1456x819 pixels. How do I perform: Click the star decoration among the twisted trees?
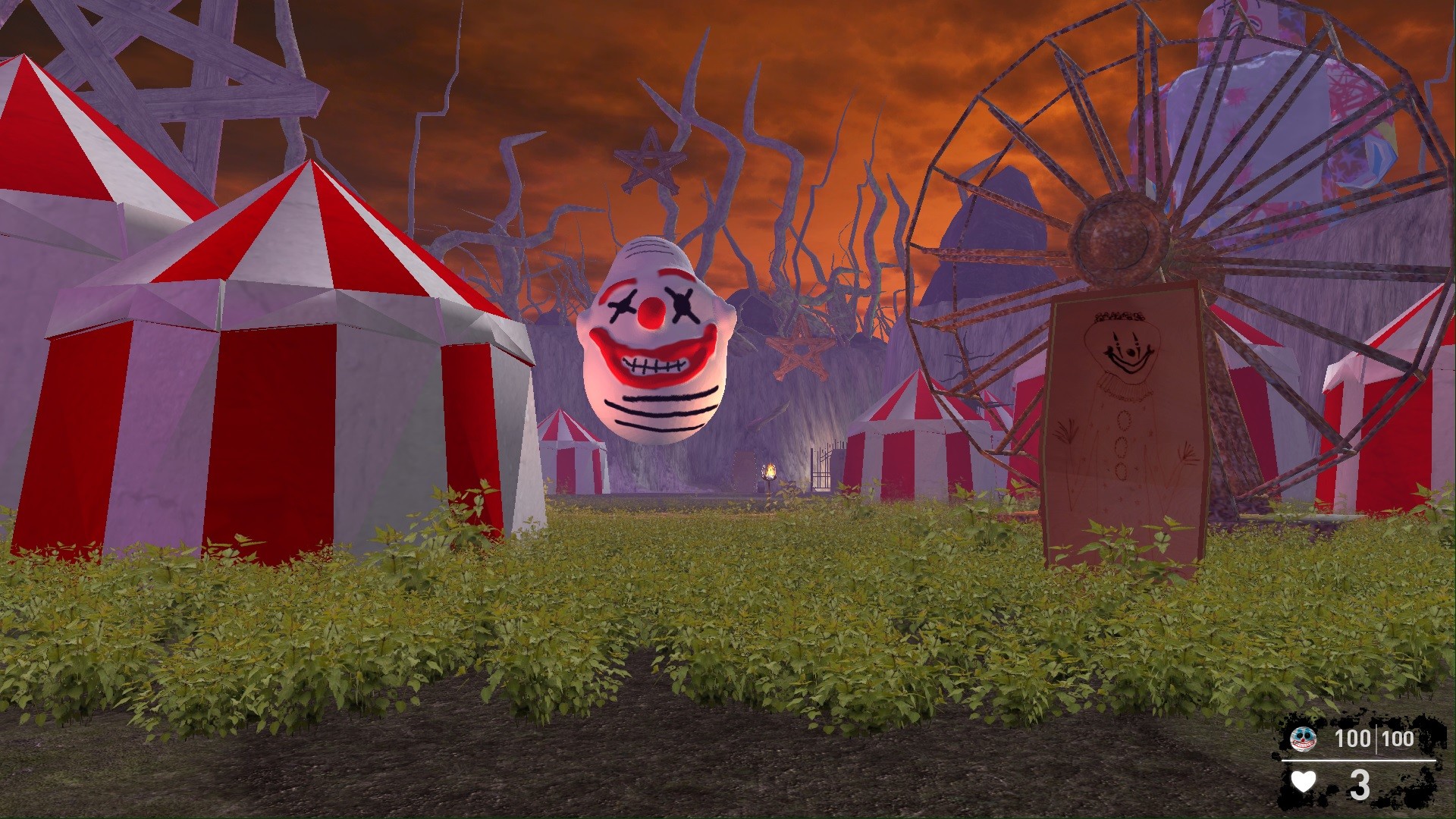pyautogui.click(x=651, y=159)
